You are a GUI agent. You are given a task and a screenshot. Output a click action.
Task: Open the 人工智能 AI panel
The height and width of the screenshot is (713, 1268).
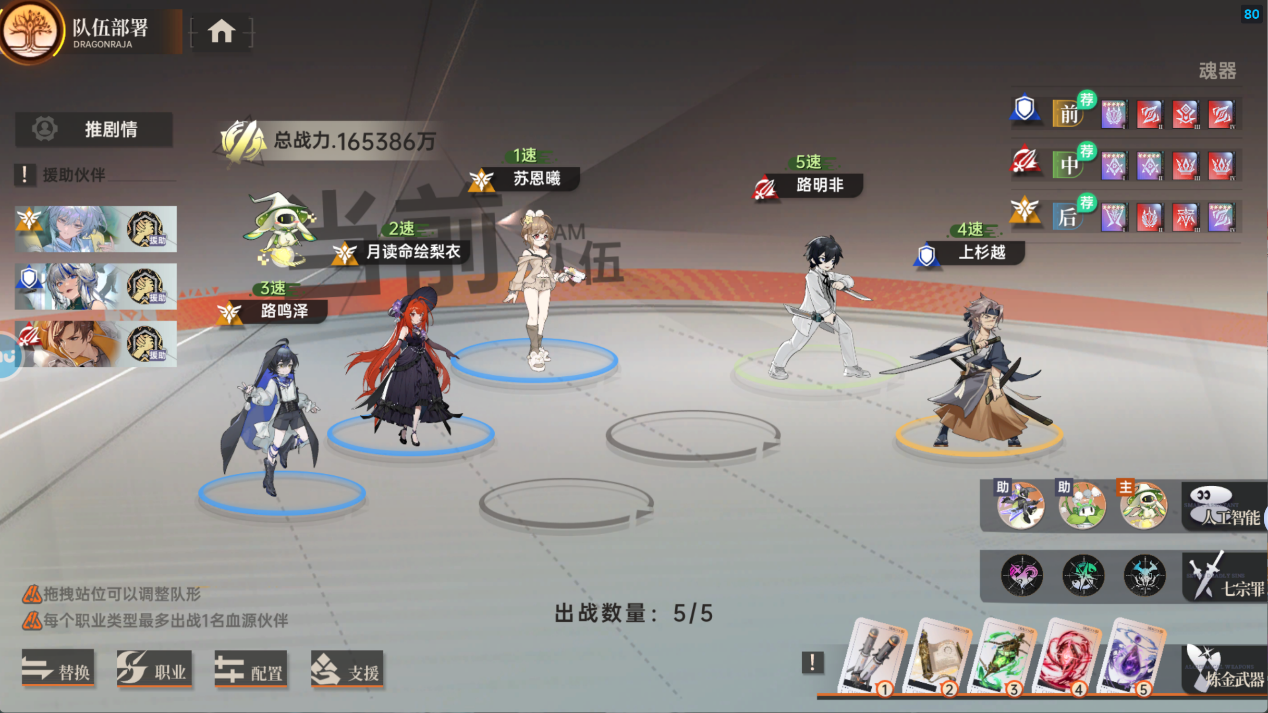click(1226, 506)
